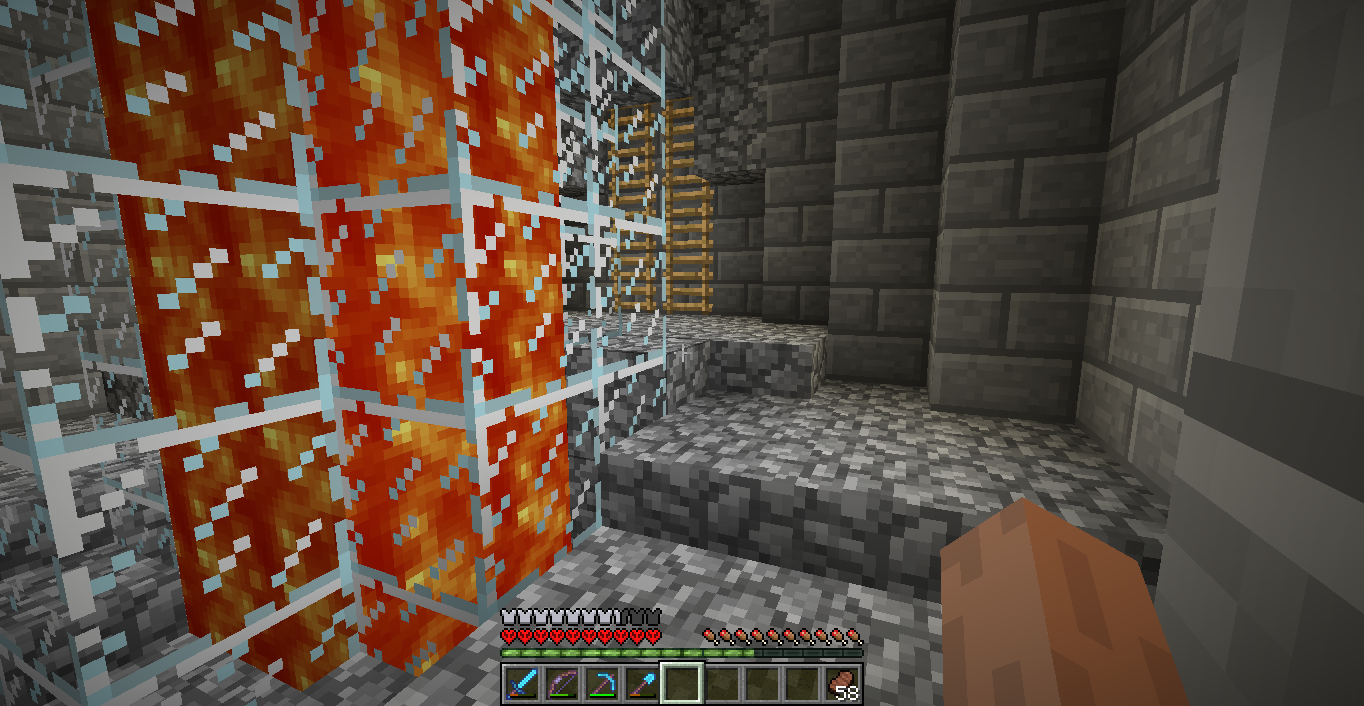
Task: Select the diamond sword hotbar slot
Action: 521,684
